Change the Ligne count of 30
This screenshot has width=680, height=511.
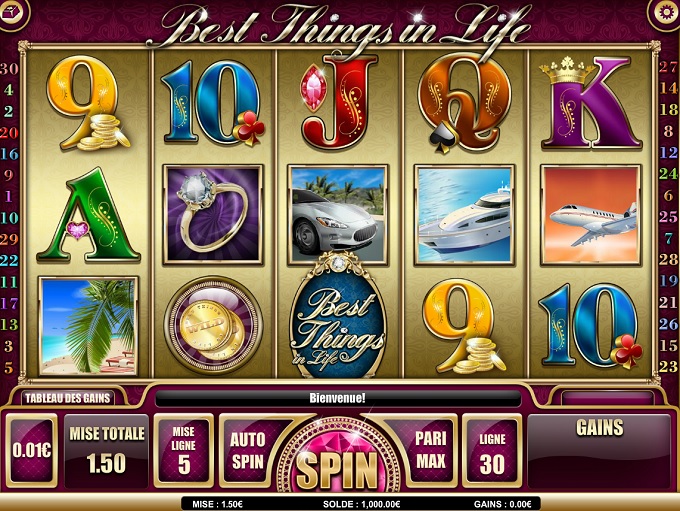tap(492, 451)
